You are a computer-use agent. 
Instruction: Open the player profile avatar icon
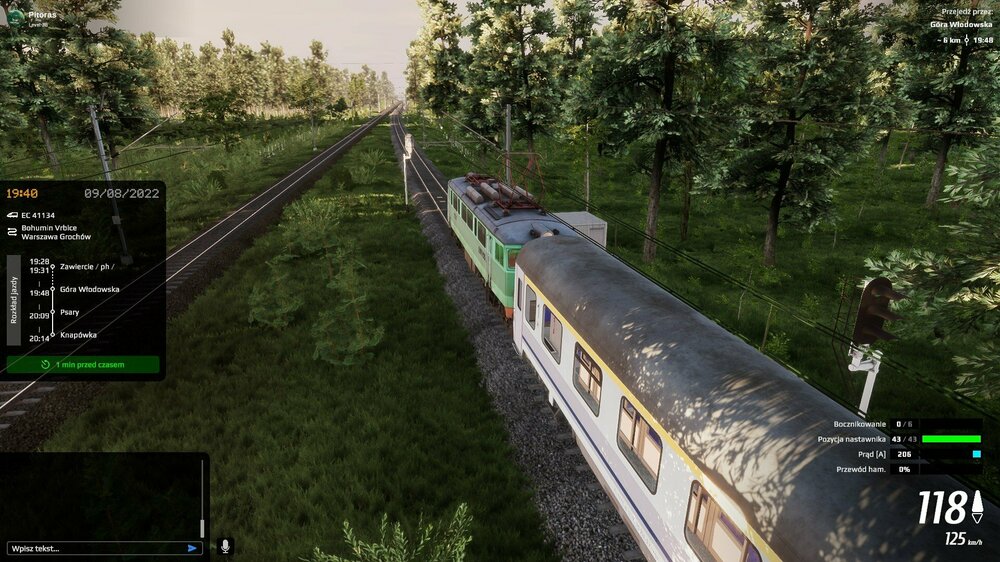point(14,17)
